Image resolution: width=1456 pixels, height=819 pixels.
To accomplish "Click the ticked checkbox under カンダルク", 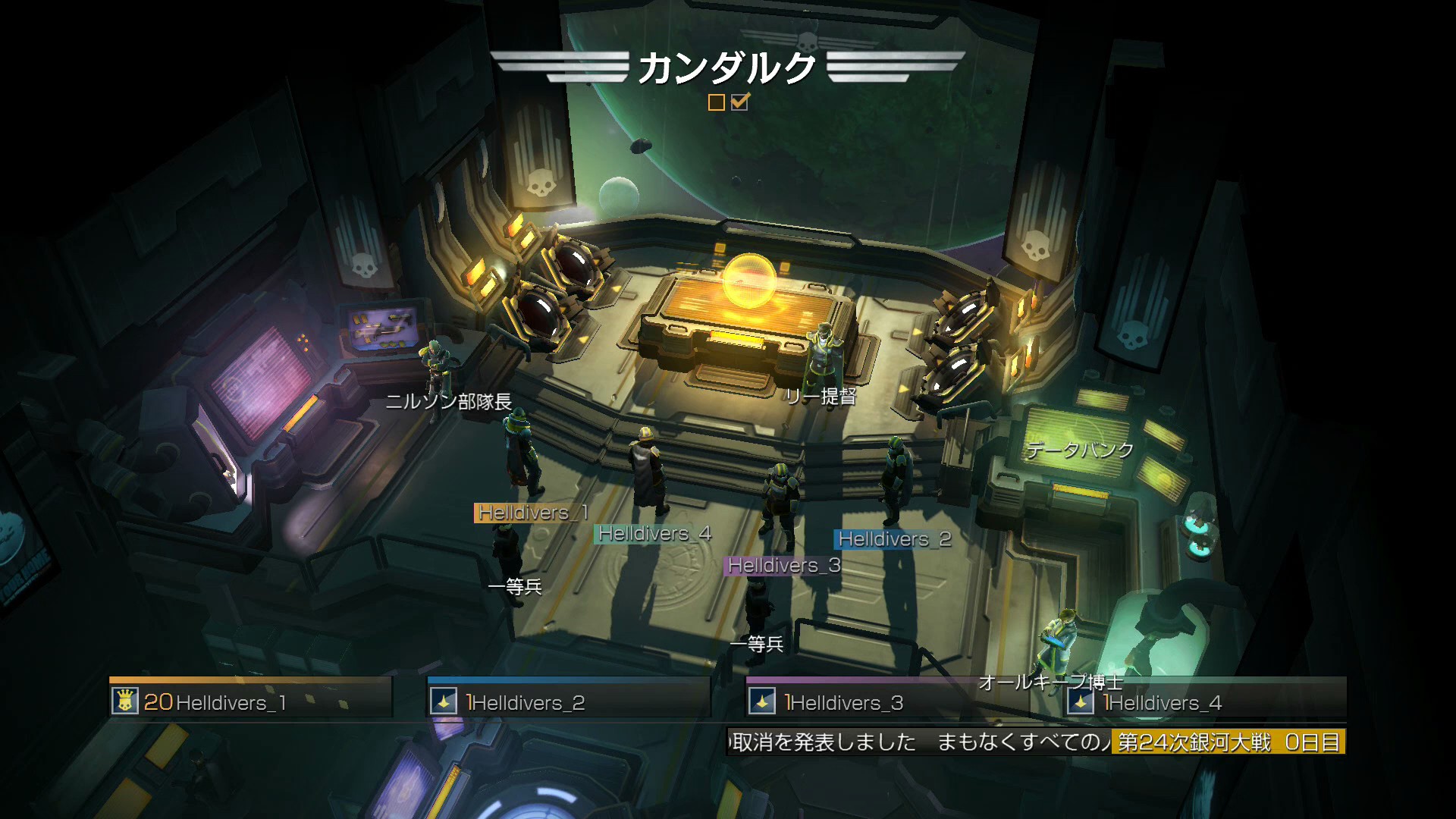I will click(740, 102).
